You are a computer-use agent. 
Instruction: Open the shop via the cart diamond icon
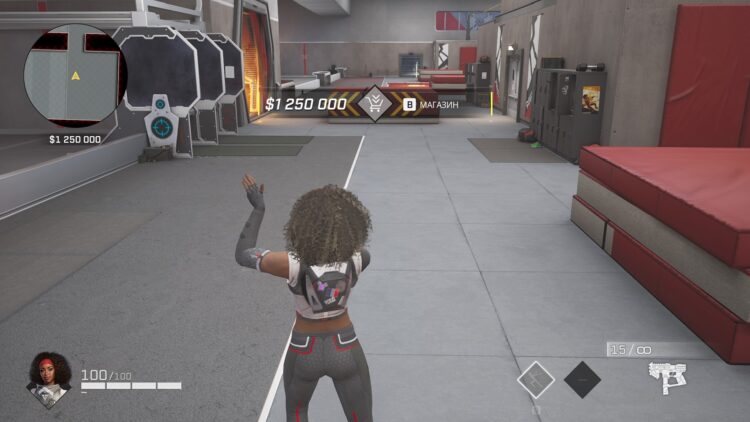pos(375,103)
